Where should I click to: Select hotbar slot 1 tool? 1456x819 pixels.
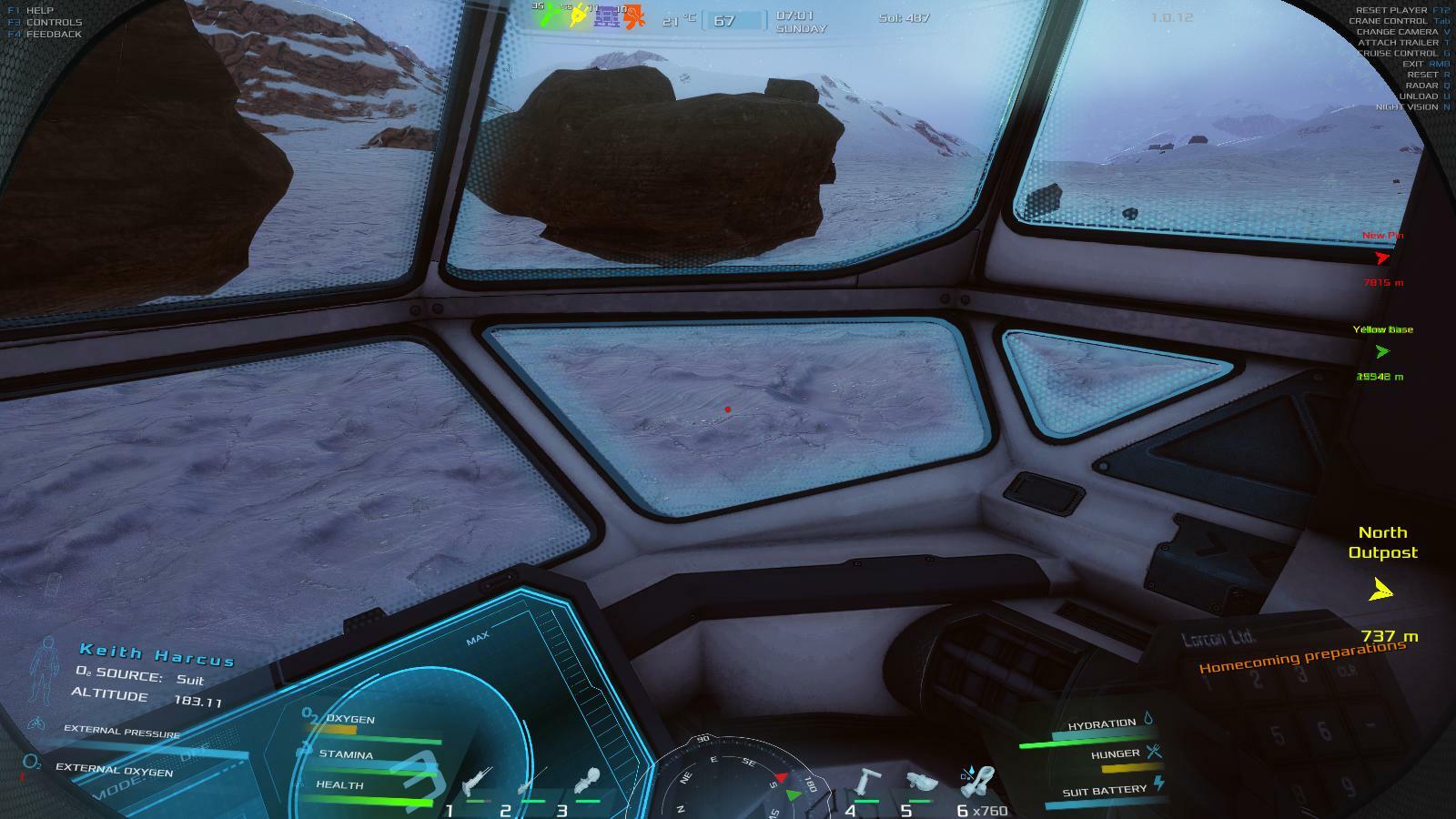pyautogui.click(x=476, y=782)
